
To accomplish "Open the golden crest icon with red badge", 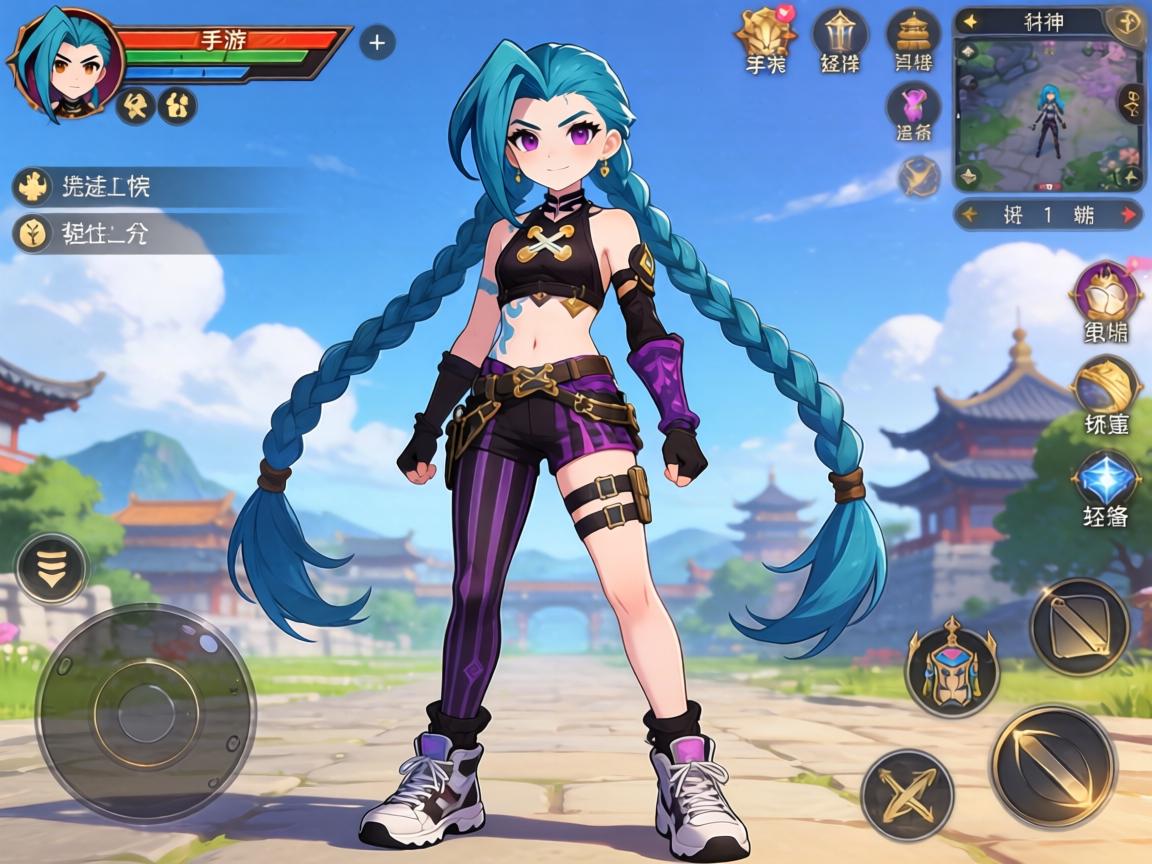I will tap(766, 36).
